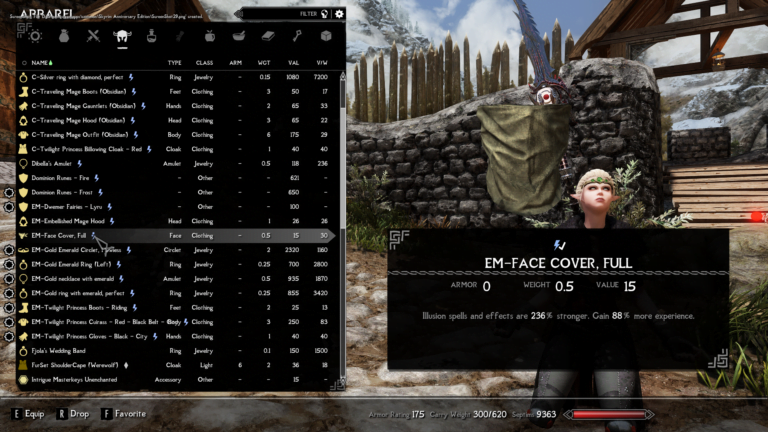Select the Apparel helmet category tab

coord(123,36)
